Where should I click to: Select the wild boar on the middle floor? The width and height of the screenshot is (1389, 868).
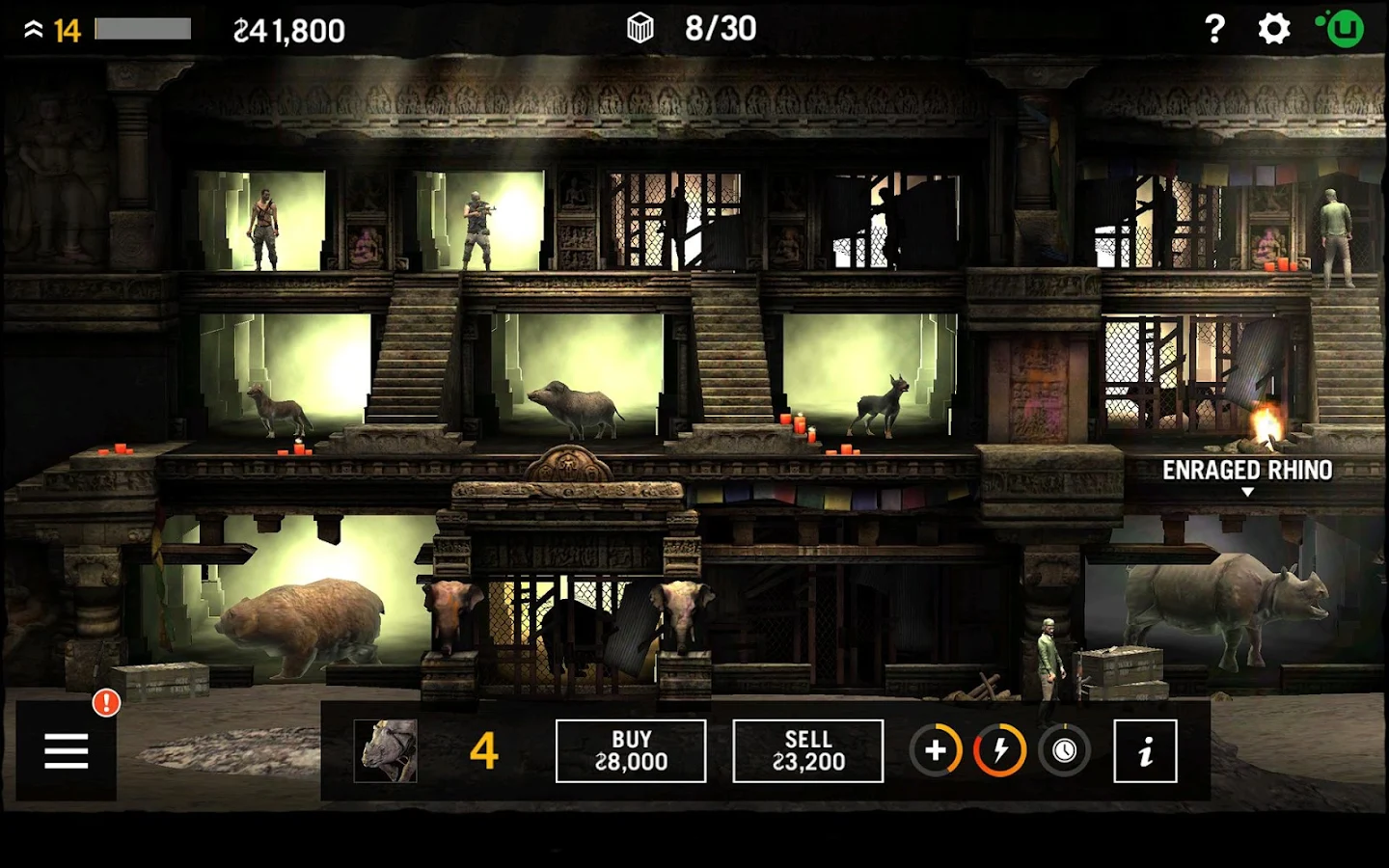coord(579,405)
